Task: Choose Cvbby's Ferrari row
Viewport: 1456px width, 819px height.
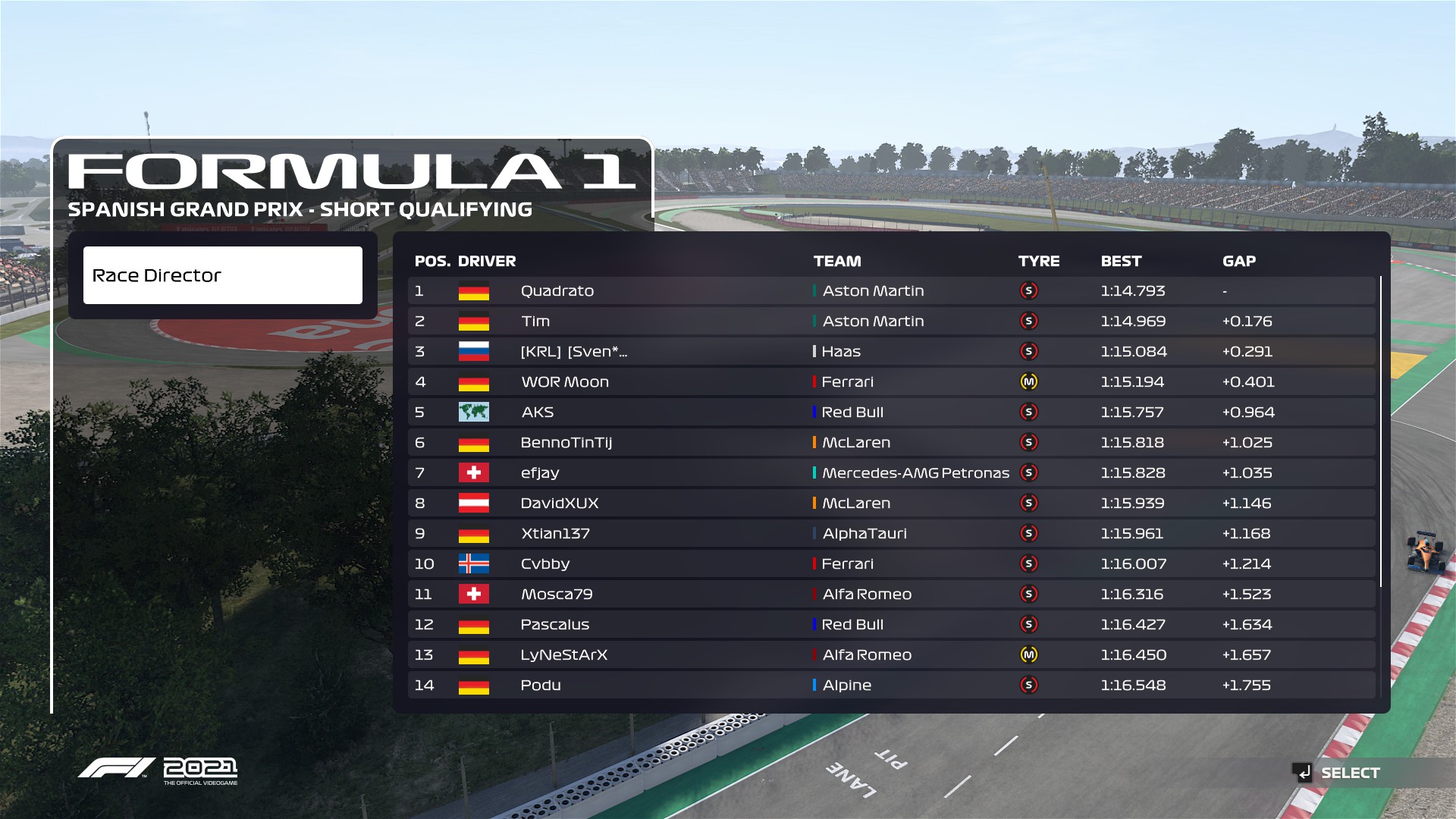Action: (x=891, y=564)
